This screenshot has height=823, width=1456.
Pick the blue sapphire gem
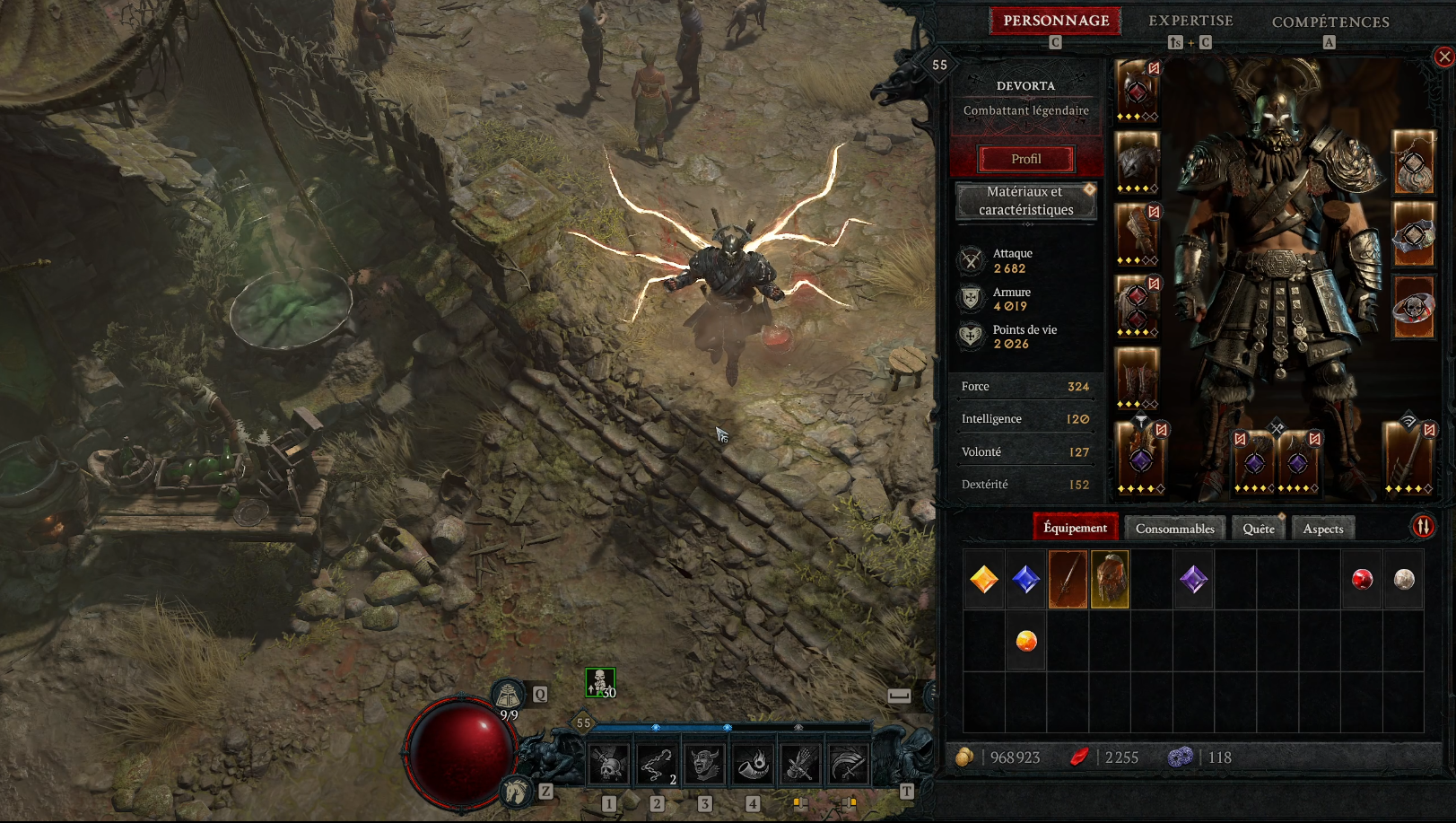[1025, 580]
